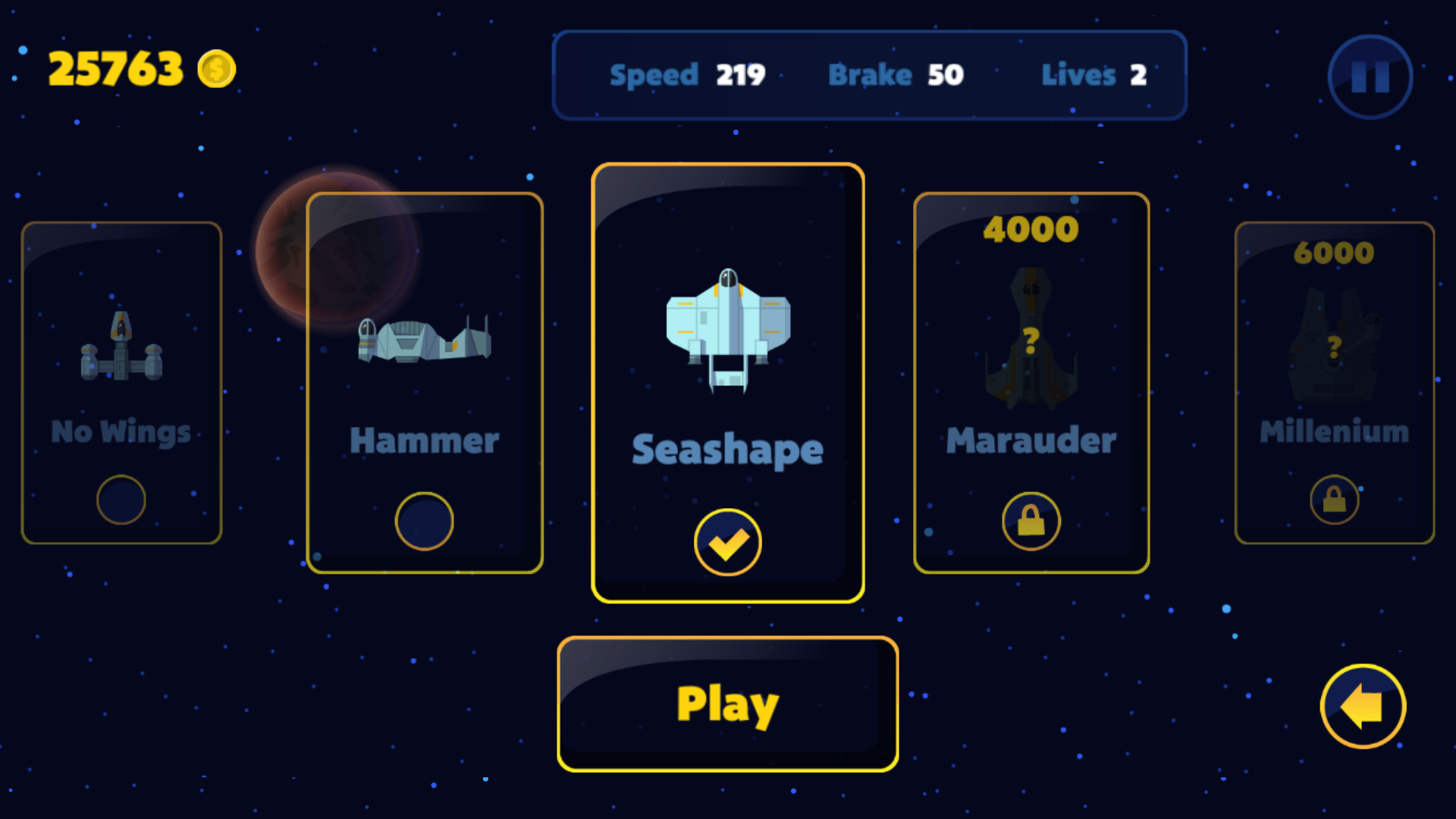
Task: Select the Hammer ship card
Action: [x=425, y=383]
